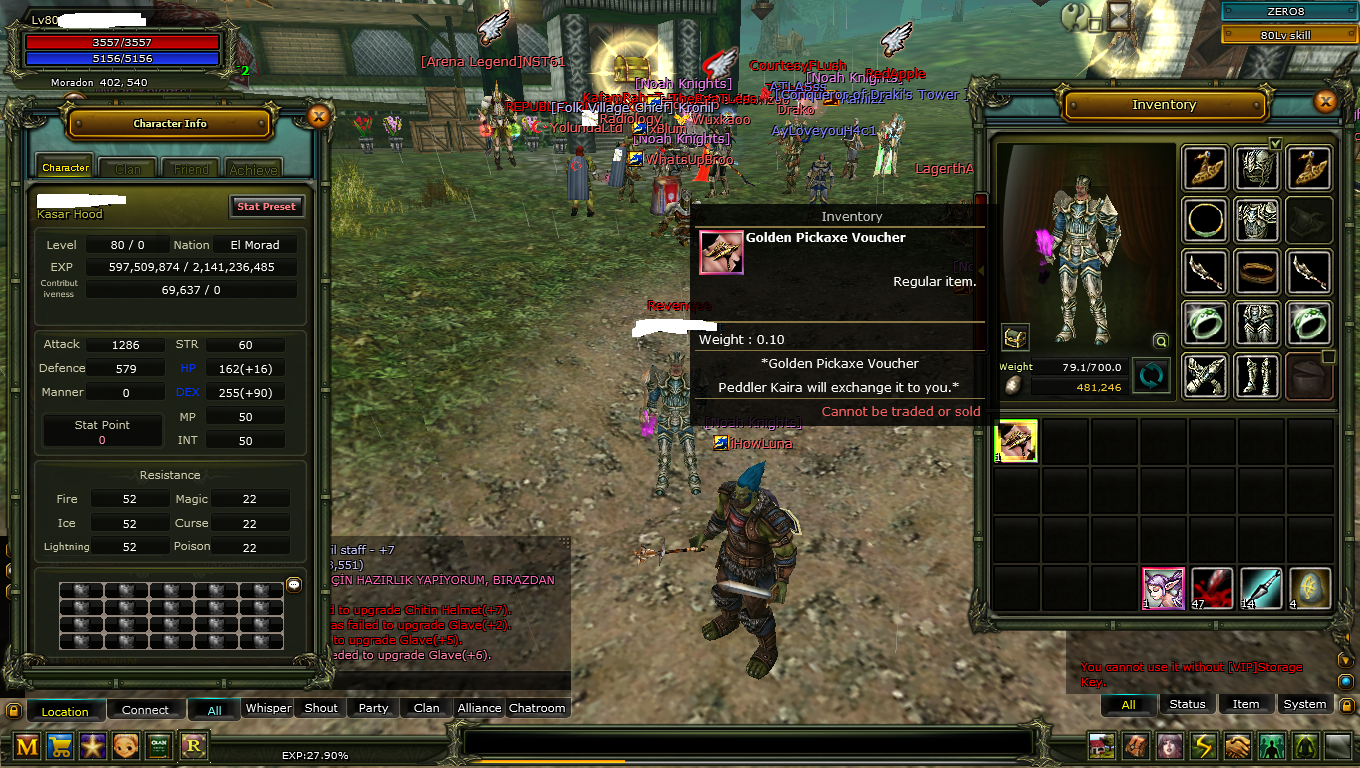
Task: Open the item mall shopping cart icon
Action: (59, 747)
